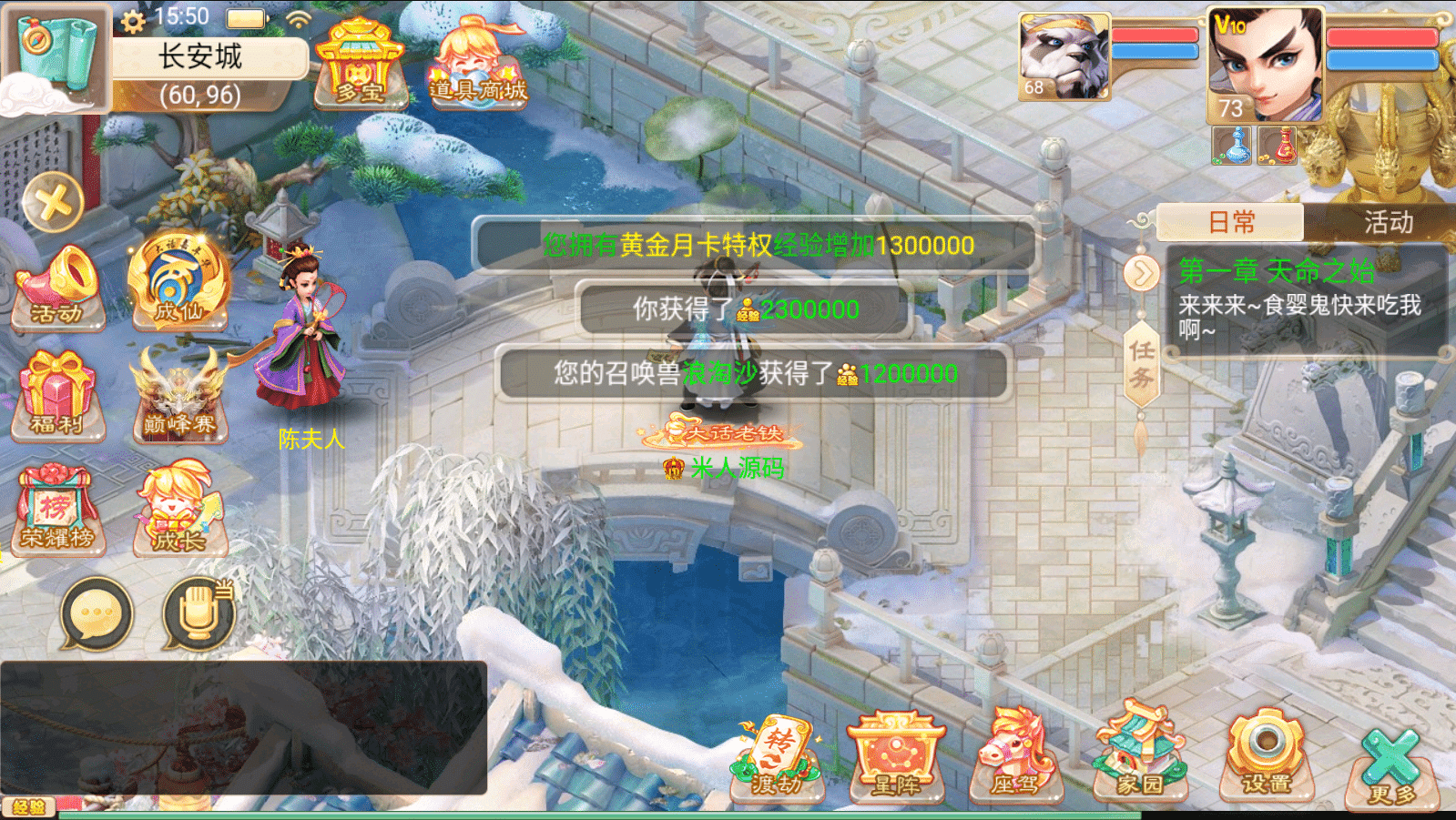Open the 设置 game settings

(1265, 761)
